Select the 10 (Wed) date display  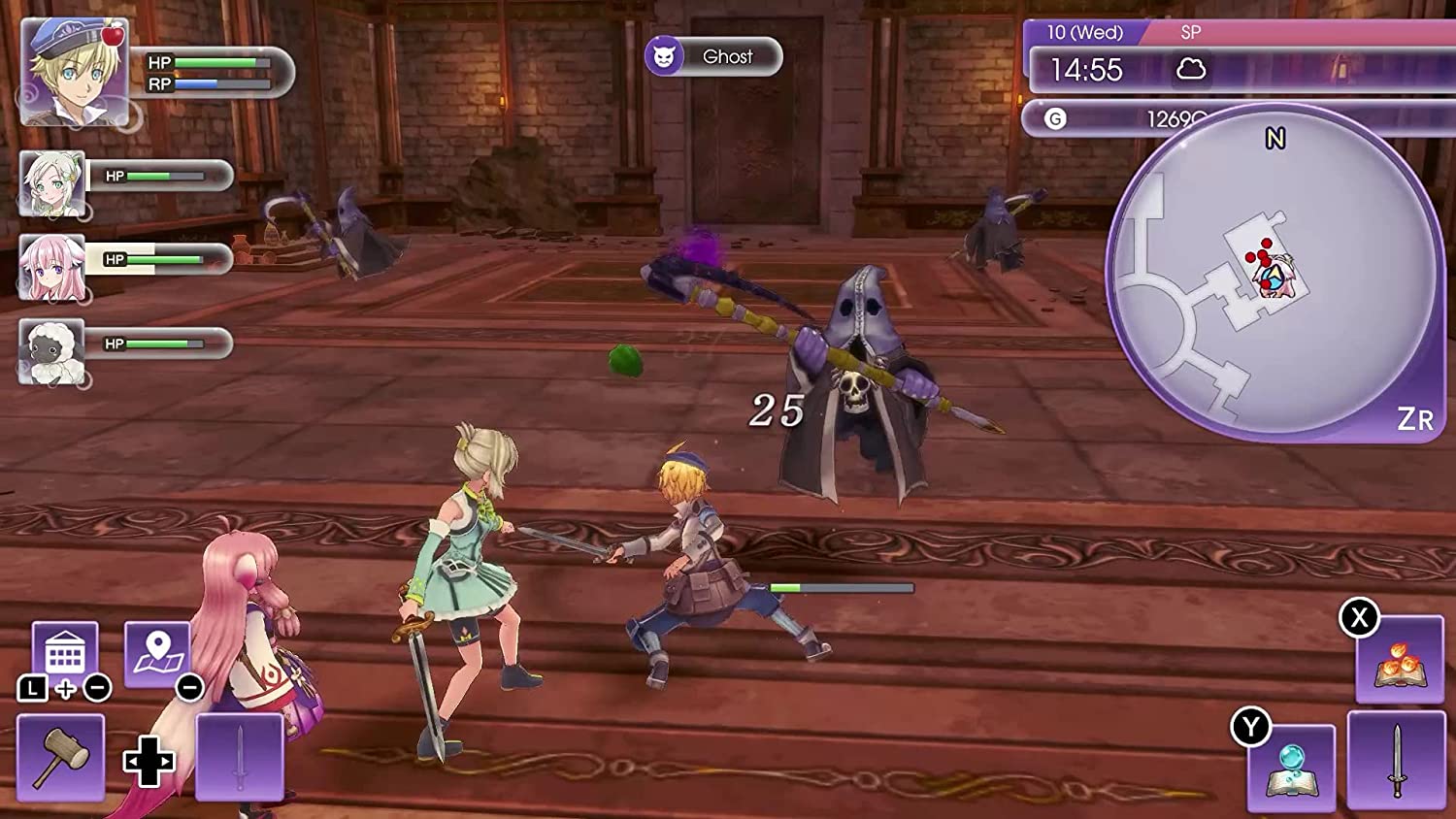pyautogui.click(x=1087, y=33)
